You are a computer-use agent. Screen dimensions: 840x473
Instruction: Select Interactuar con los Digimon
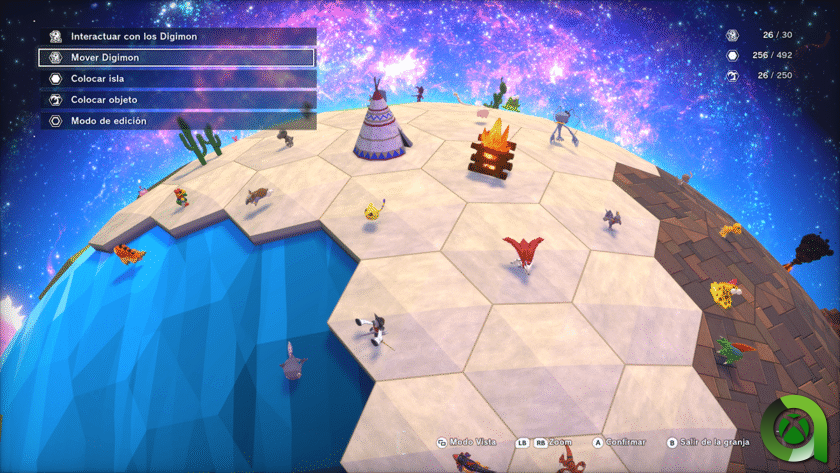(176, 36)
